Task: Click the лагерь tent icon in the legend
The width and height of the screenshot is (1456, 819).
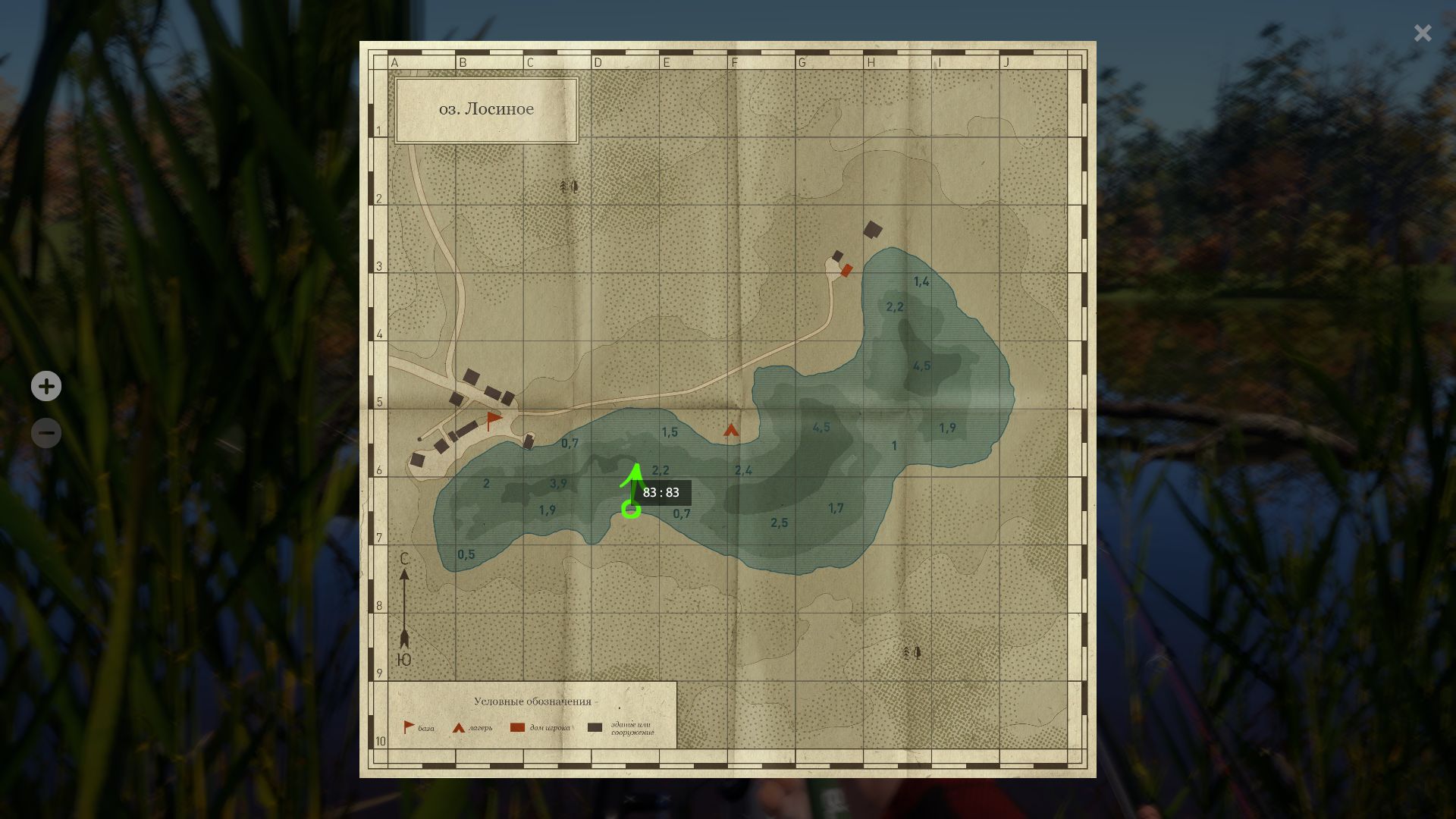Action: point(459,725)
